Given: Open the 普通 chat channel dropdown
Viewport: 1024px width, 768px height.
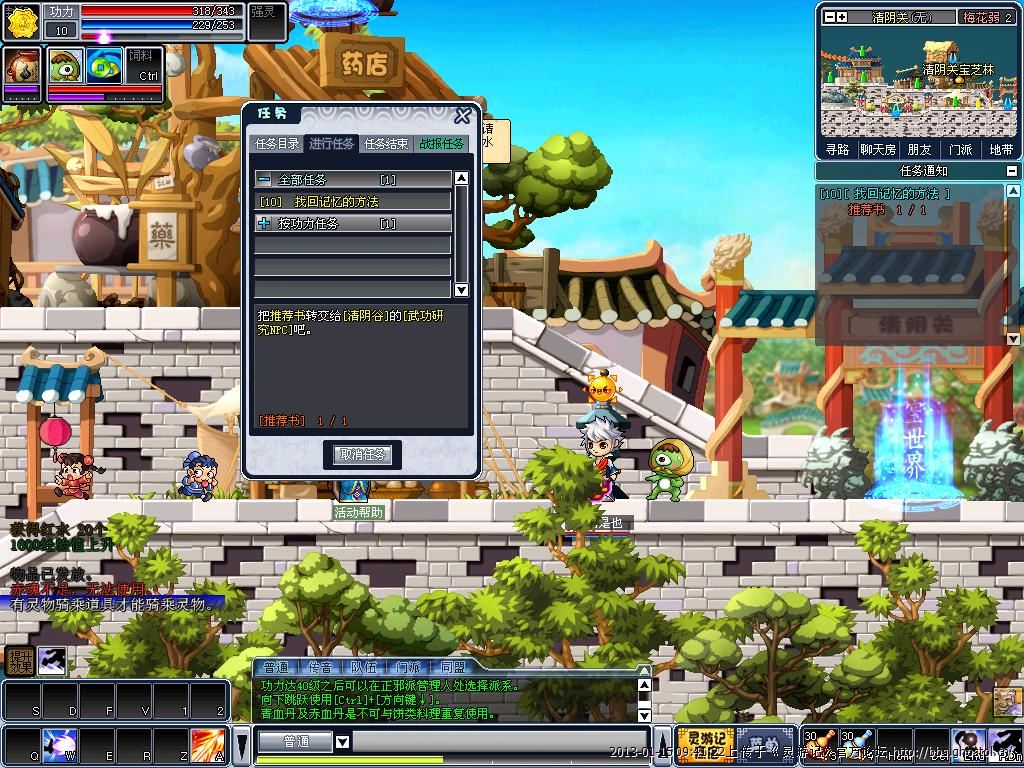Looking at the screenshot, I should tap(342, 742).
